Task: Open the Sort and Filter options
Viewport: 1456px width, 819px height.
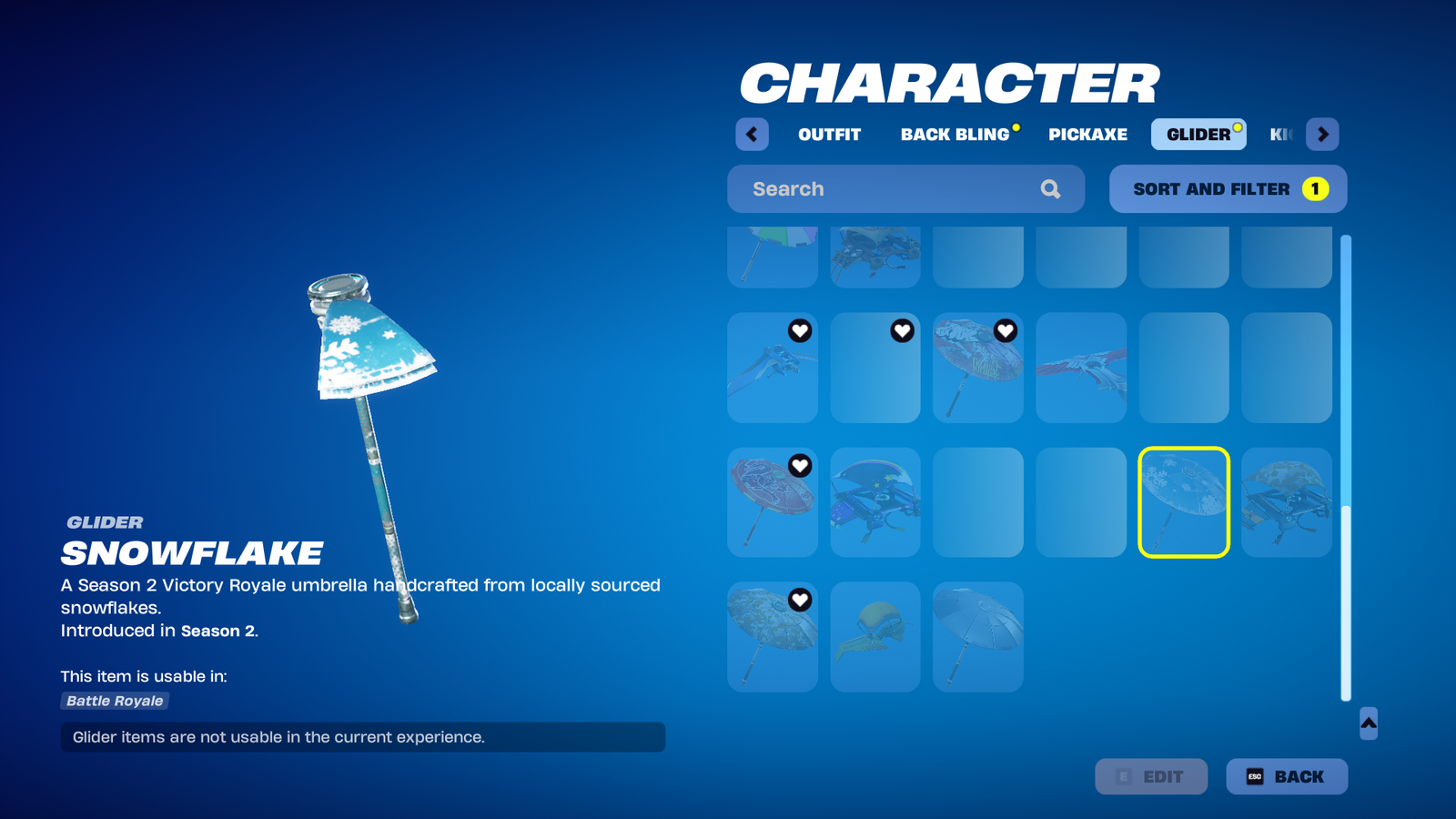Action: pyautogui.click(x=1228, y=189)
